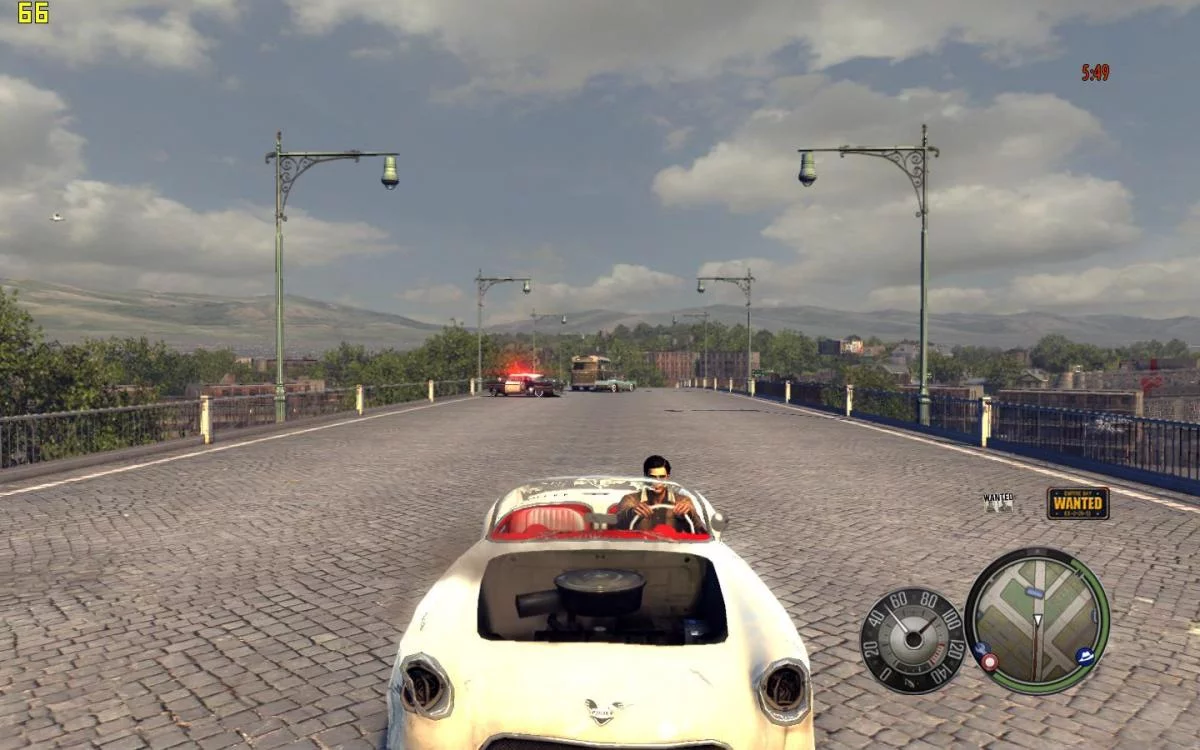Open the circular city minimap

coord(1037,620)
